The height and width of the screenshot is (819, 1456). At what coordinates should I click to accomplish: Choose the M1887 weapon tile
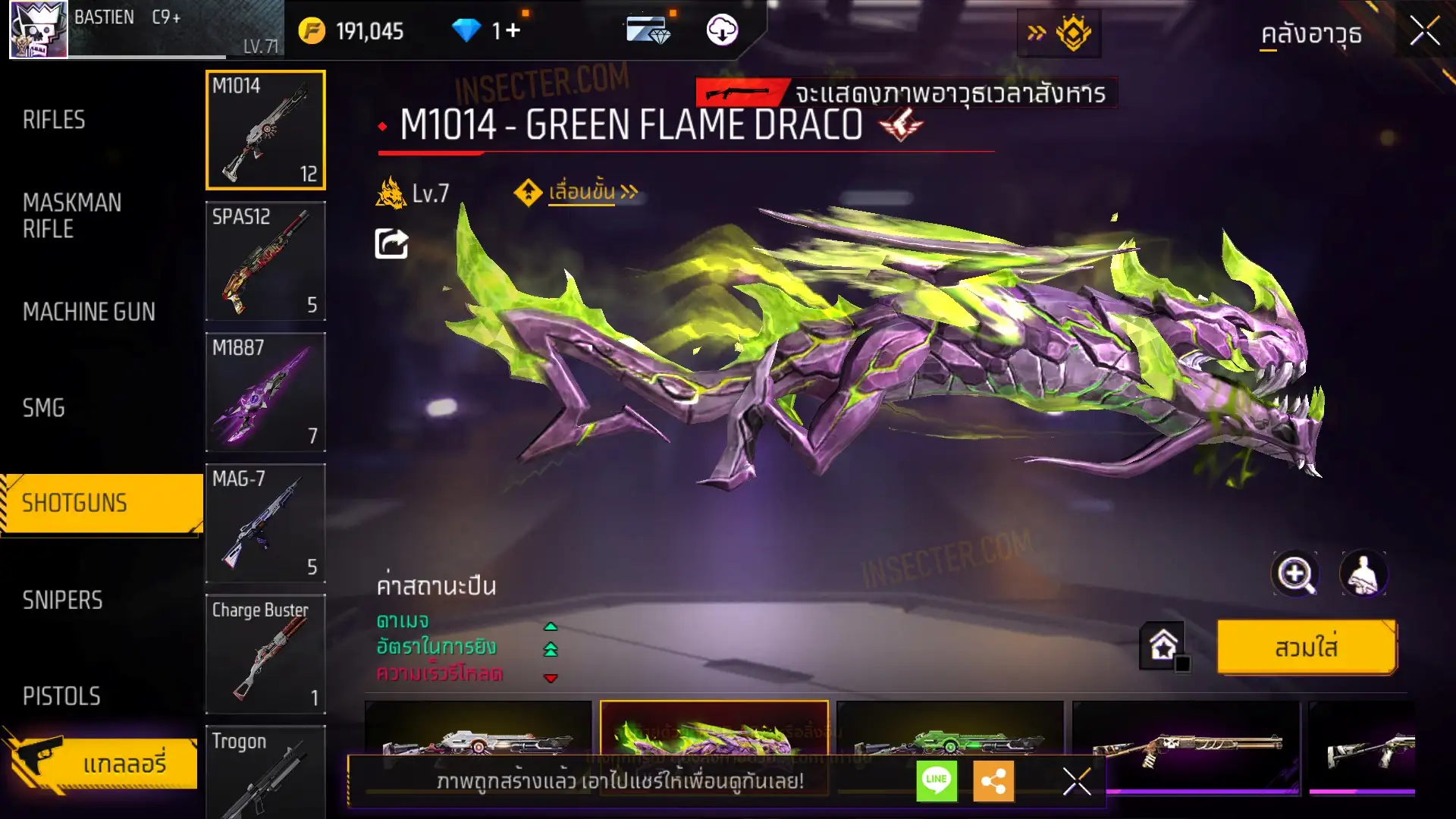click(265, 392)
